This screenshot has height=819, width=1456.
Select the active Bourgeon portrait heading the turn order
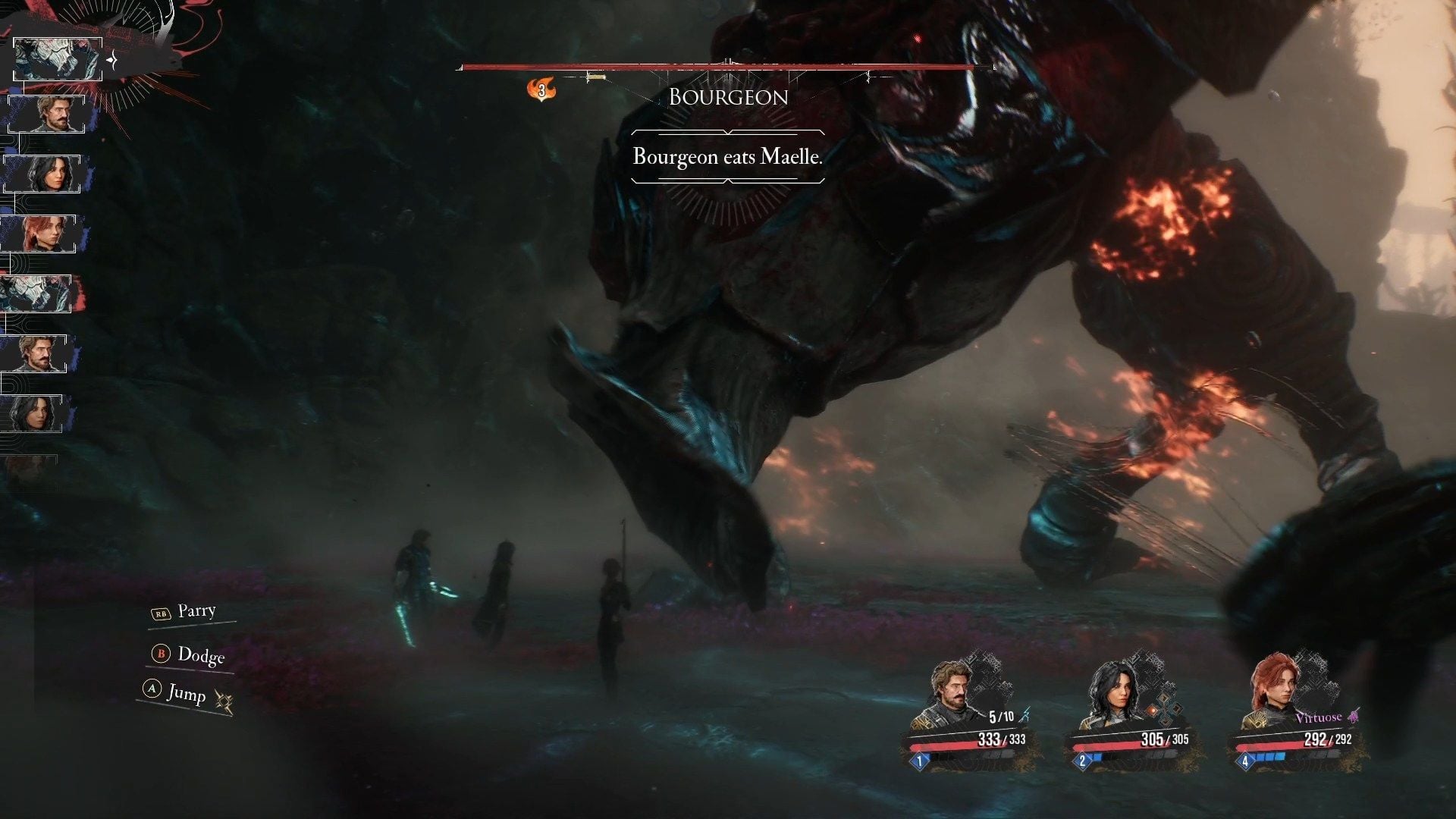click(58, 59)
